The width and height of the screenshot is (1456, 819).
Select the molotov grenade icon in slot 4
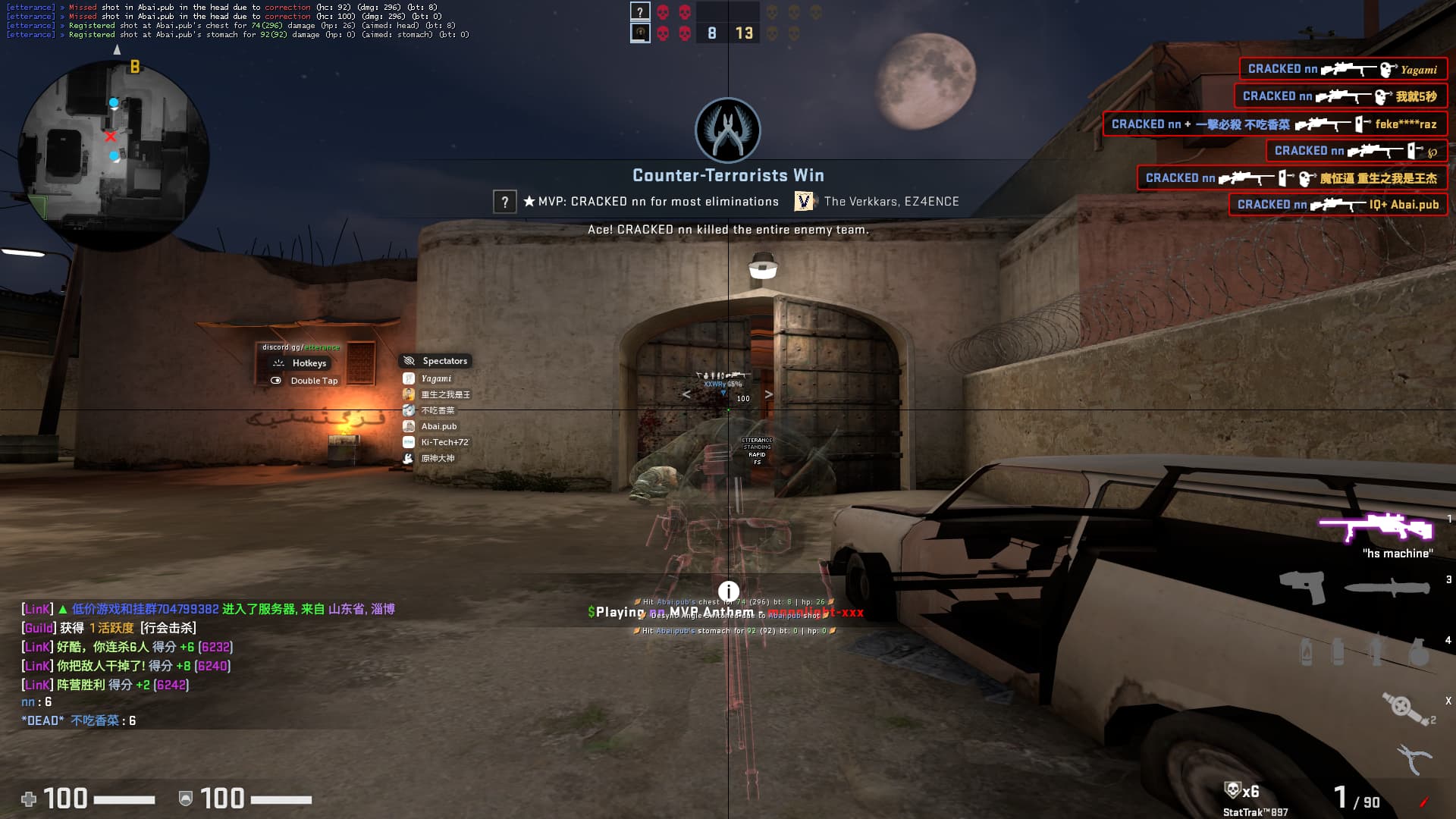pyautogui.click(x=1306, y=654)
